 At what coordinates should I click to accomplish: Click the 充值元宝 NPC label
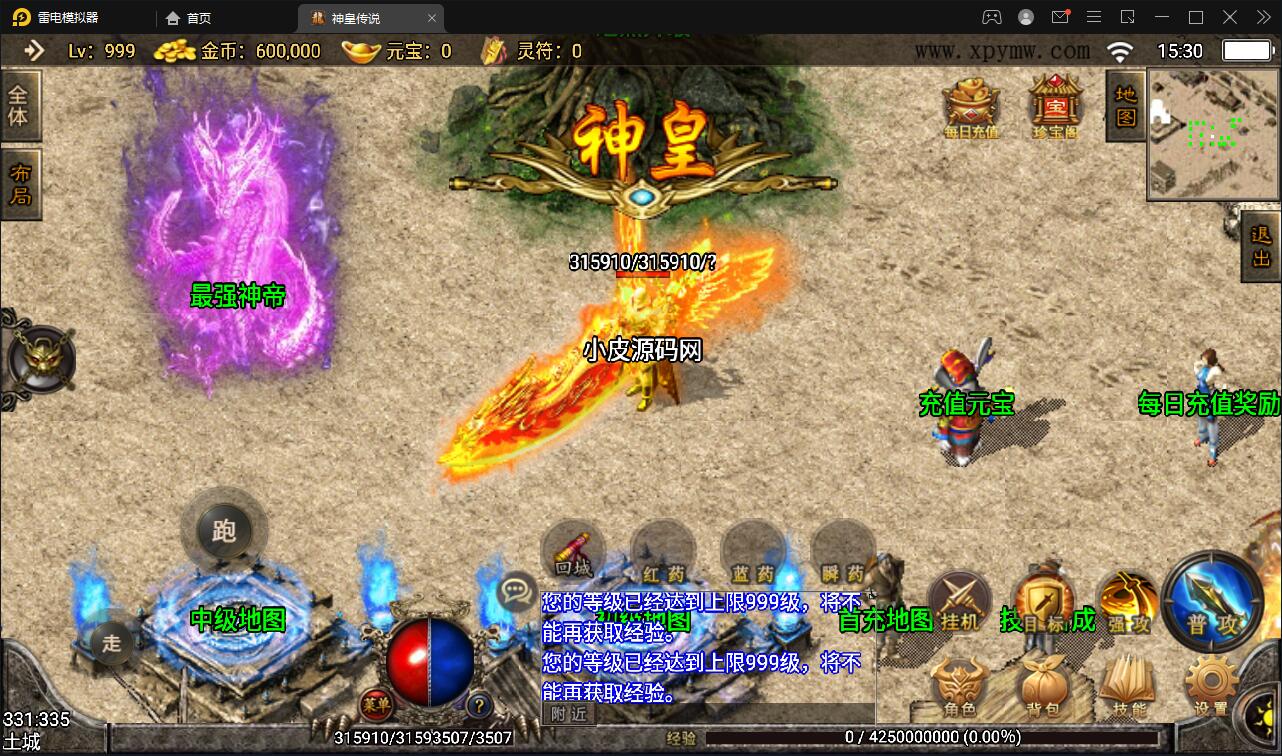966,404
